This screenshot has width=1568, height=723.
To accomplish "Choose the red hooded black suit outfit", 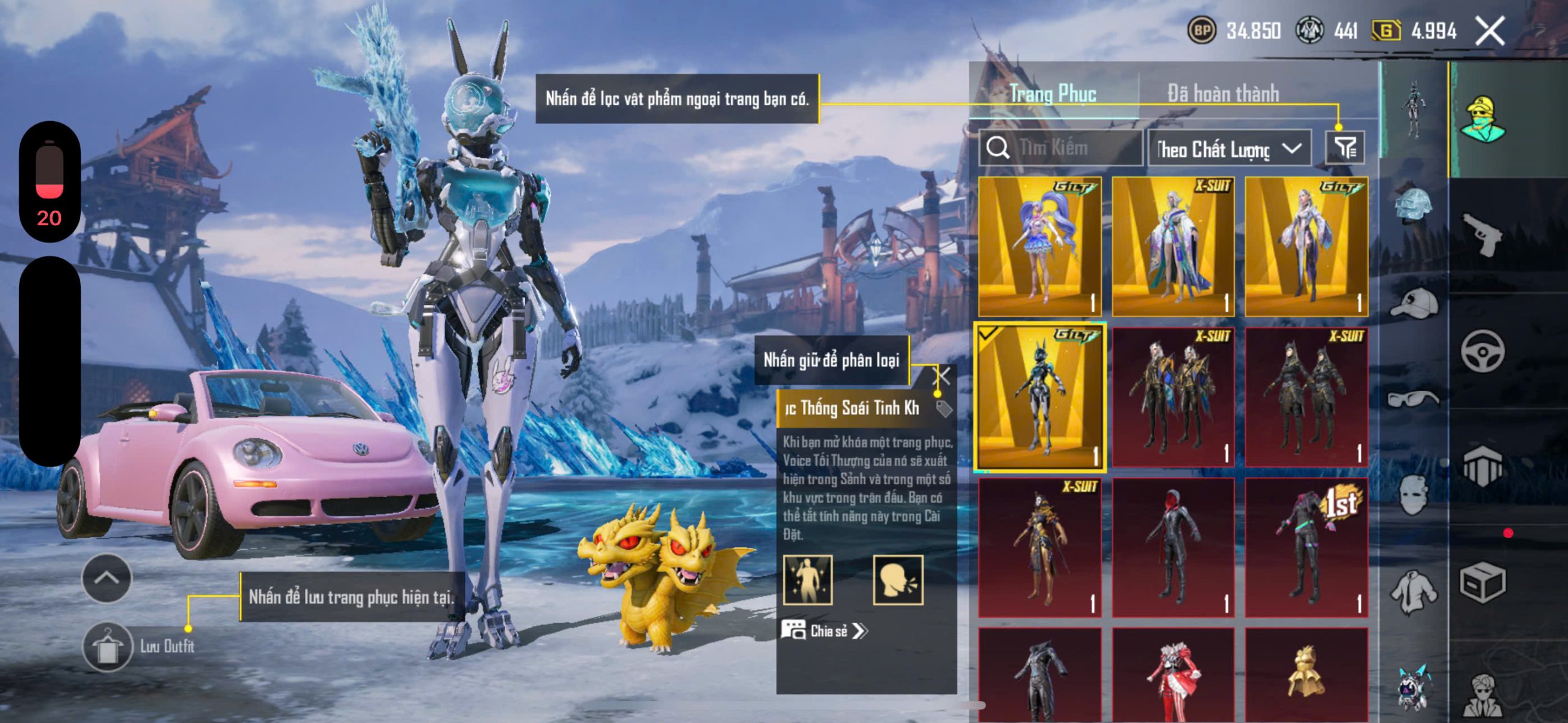I will tap(1172, 547).
